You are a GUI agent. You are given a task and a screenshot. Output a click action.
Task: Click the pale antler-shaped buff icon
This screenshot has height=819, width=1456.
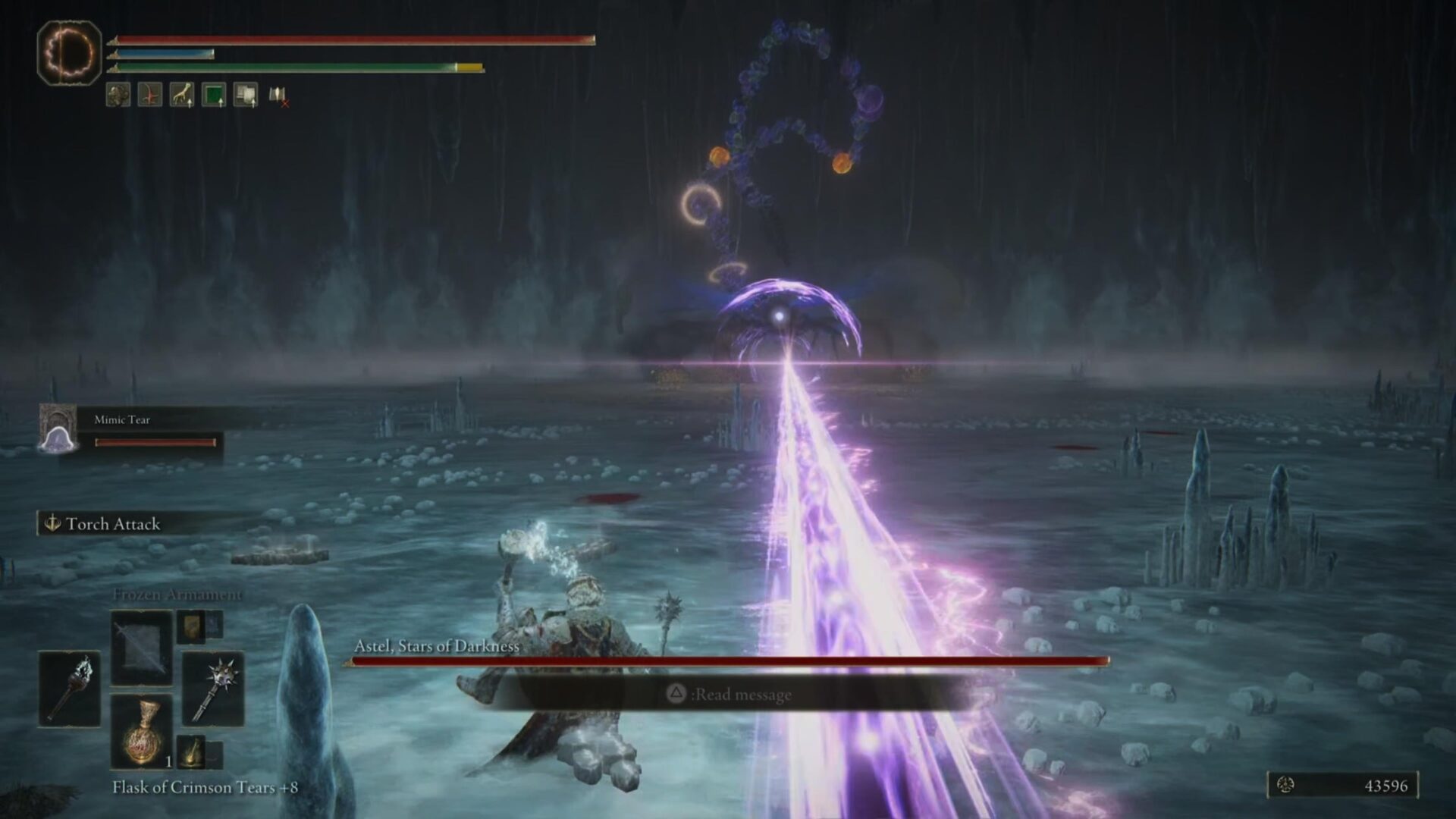pyautogui.click(x=182, y=95)
